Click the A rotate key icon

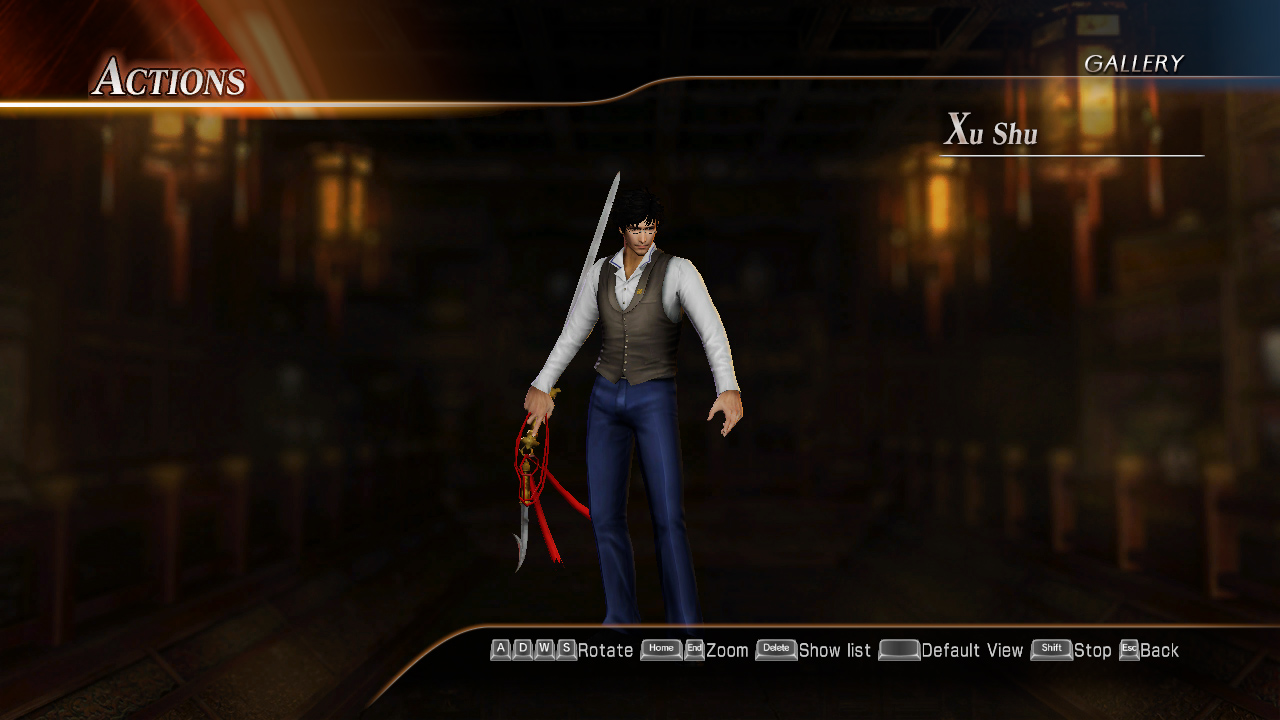pyautogui.click(x=499, y=649)
